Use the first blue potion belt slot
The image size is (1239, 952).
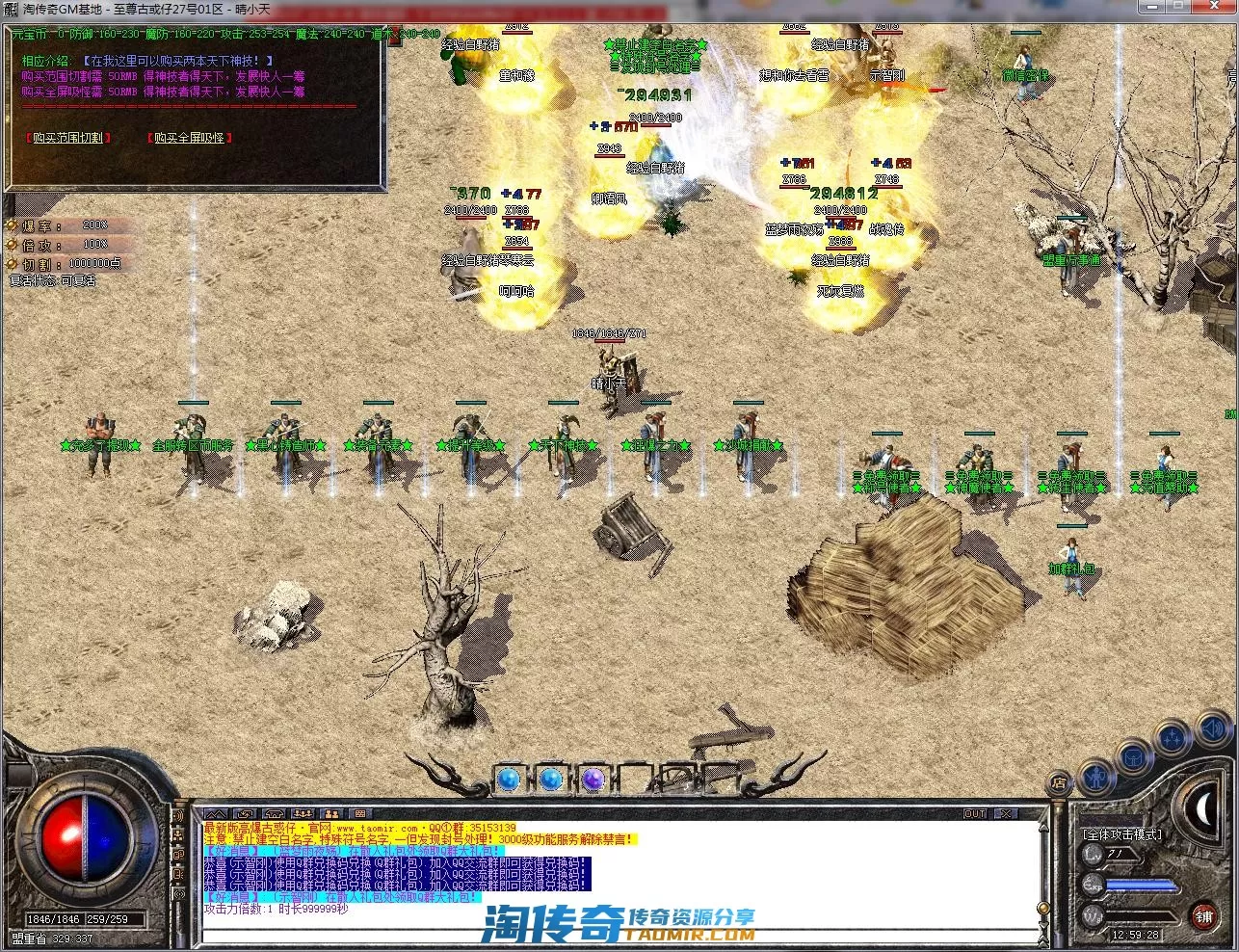coord(508,779)
